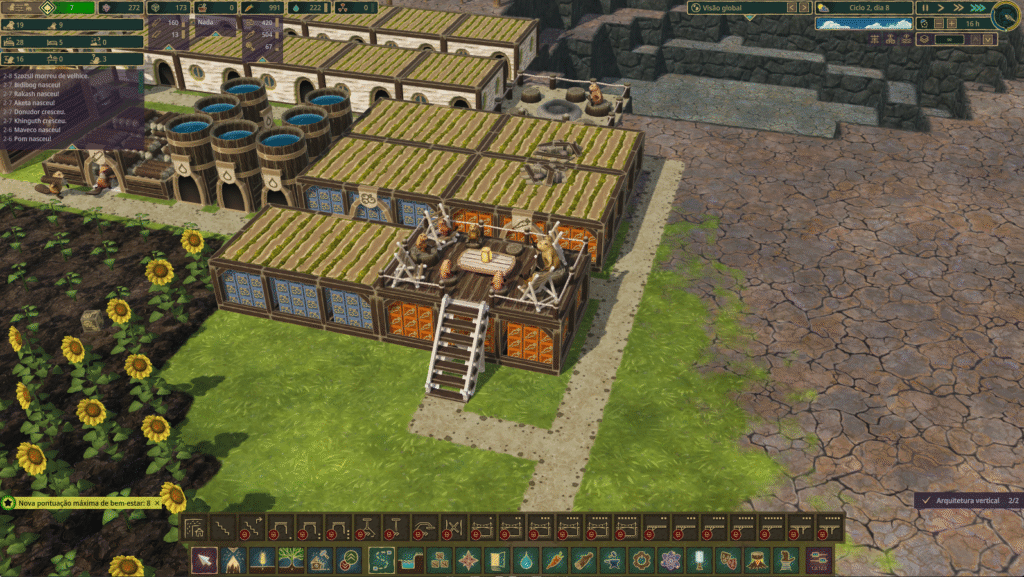Open the wood log buildings category
Viewport: 1024px width, 577px height.
[583, 560]
